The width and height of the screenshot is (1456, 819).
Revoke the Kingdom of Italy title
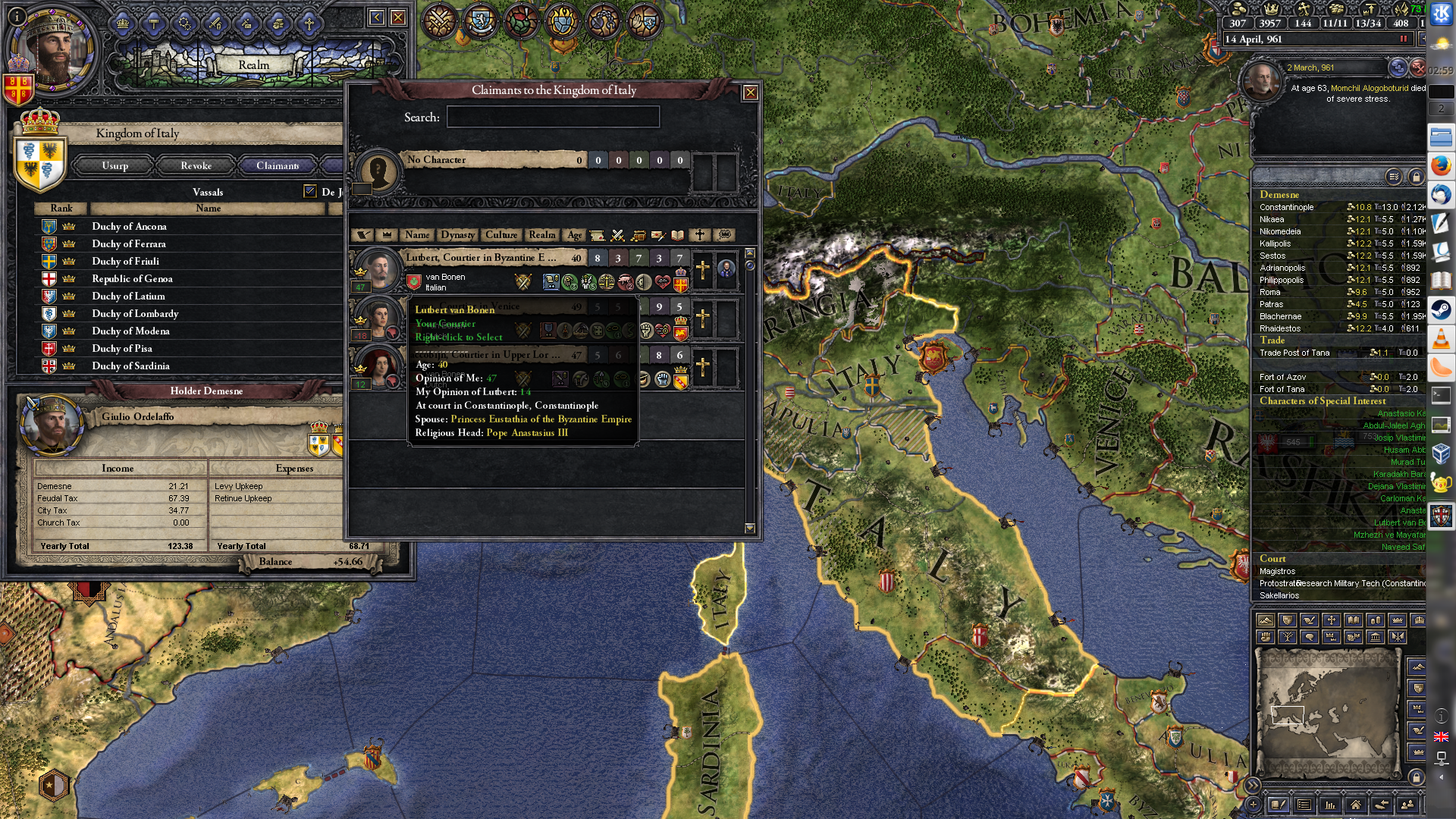pyautogui.click(x=196, y=165)
